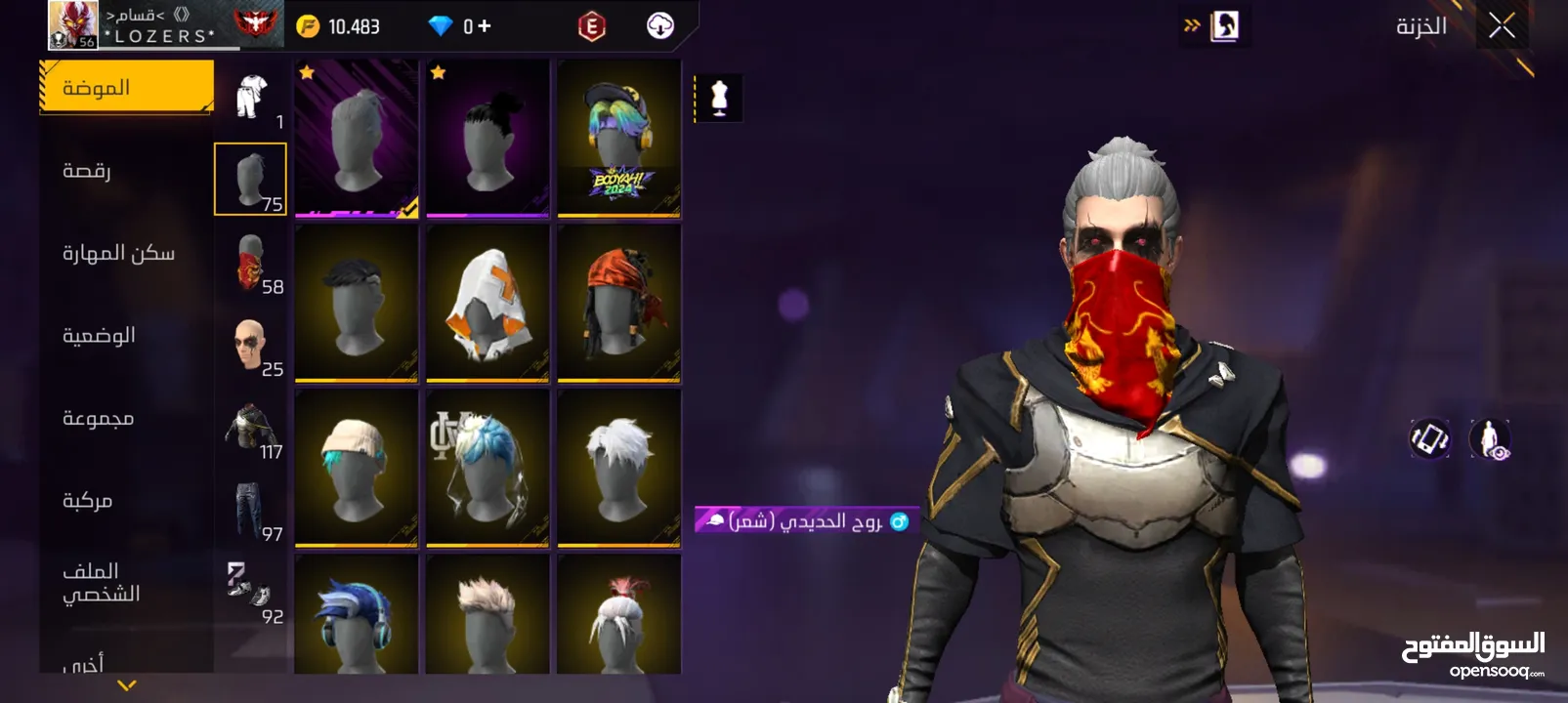Equip the white and orange hood
Screen dimensions: 1568x703
click(x=487, y=303)
